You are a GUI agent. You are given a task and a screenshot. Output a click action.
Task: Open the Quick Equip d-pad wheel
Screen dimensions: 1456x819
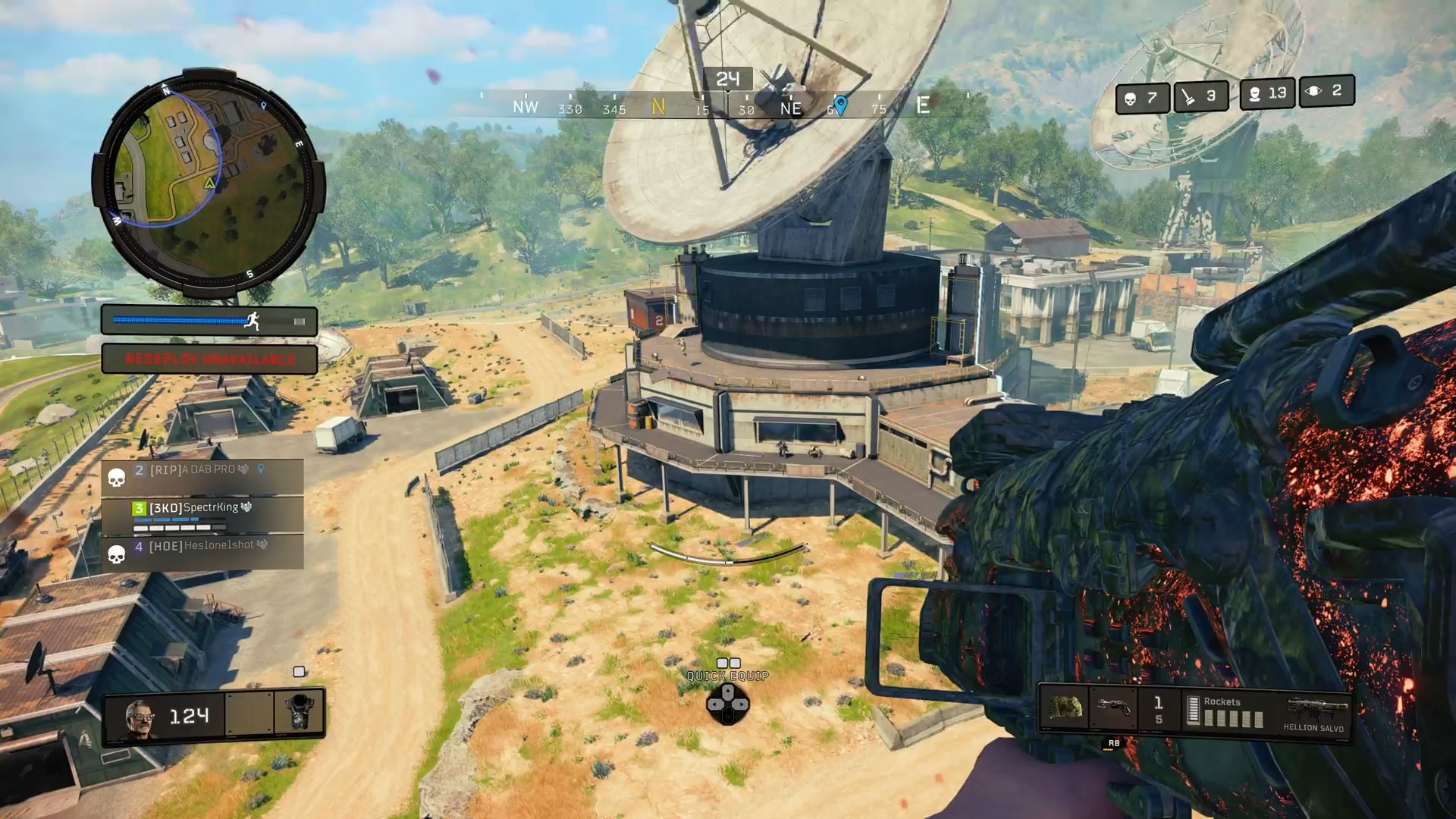pos(727,704)
